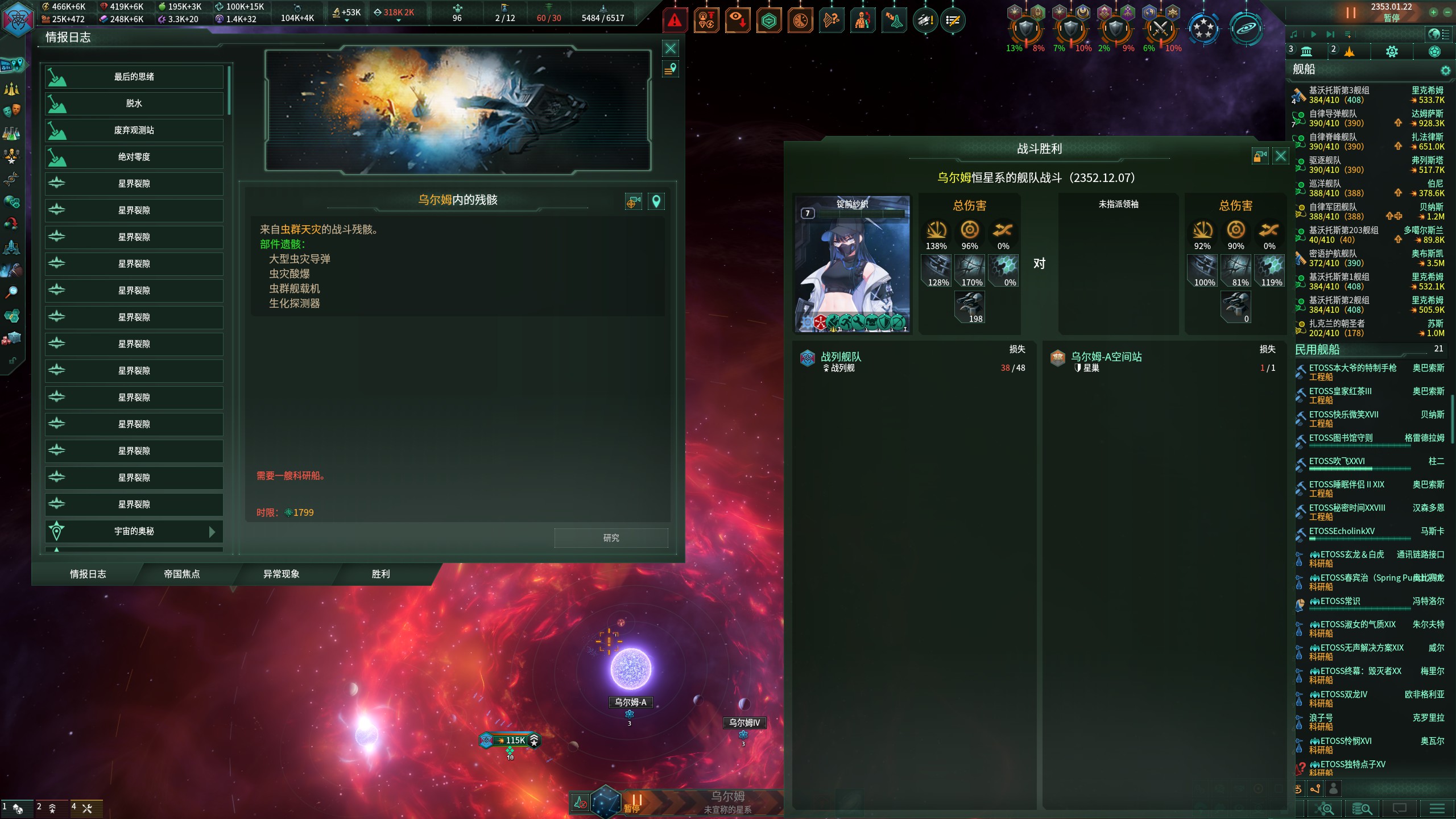Screen dimensions: 1456x819
Task: Open the empire emblem at top-left
Action: pos(18,19)
